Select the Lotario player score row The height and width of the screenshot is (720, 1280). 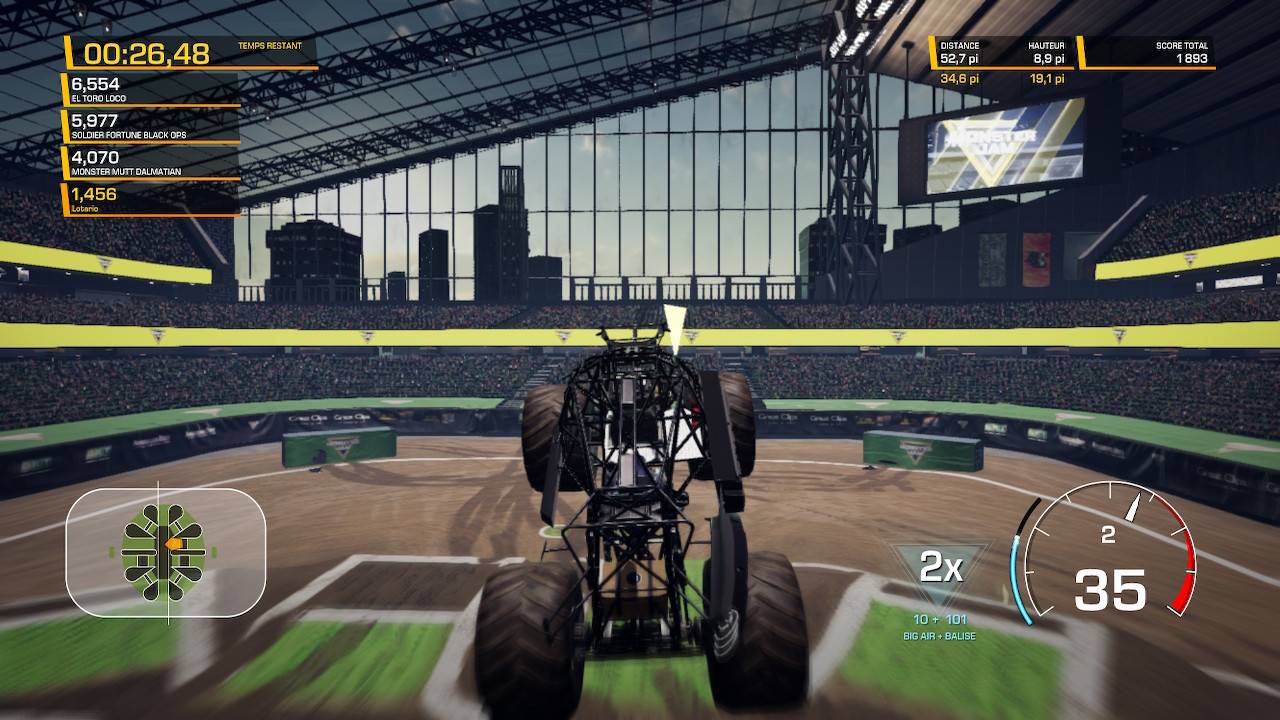(152, 199)
